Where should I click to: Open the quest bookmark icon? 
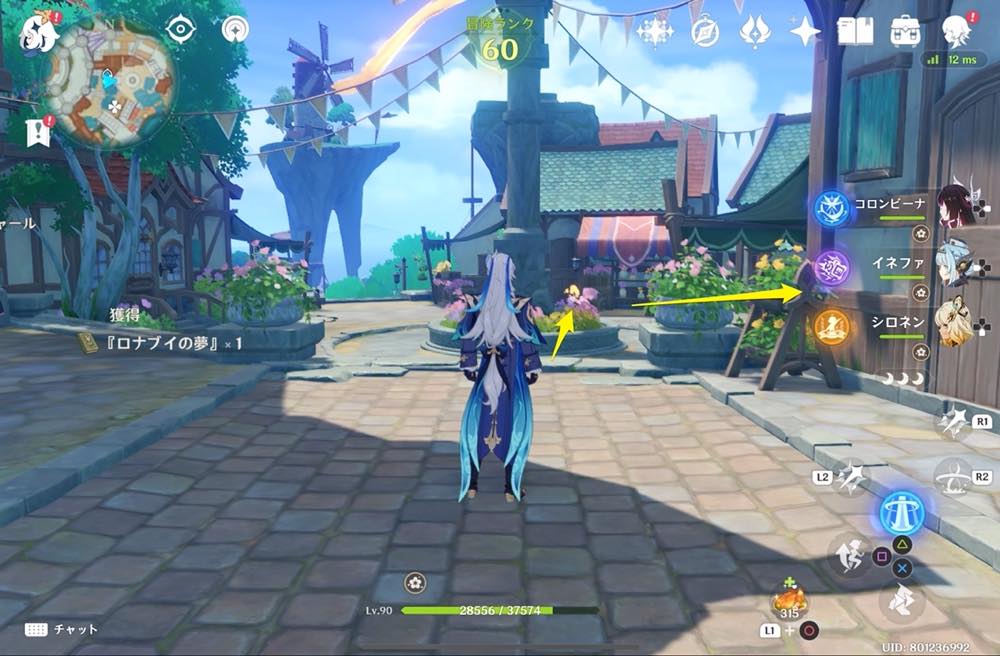pos(40,130)
